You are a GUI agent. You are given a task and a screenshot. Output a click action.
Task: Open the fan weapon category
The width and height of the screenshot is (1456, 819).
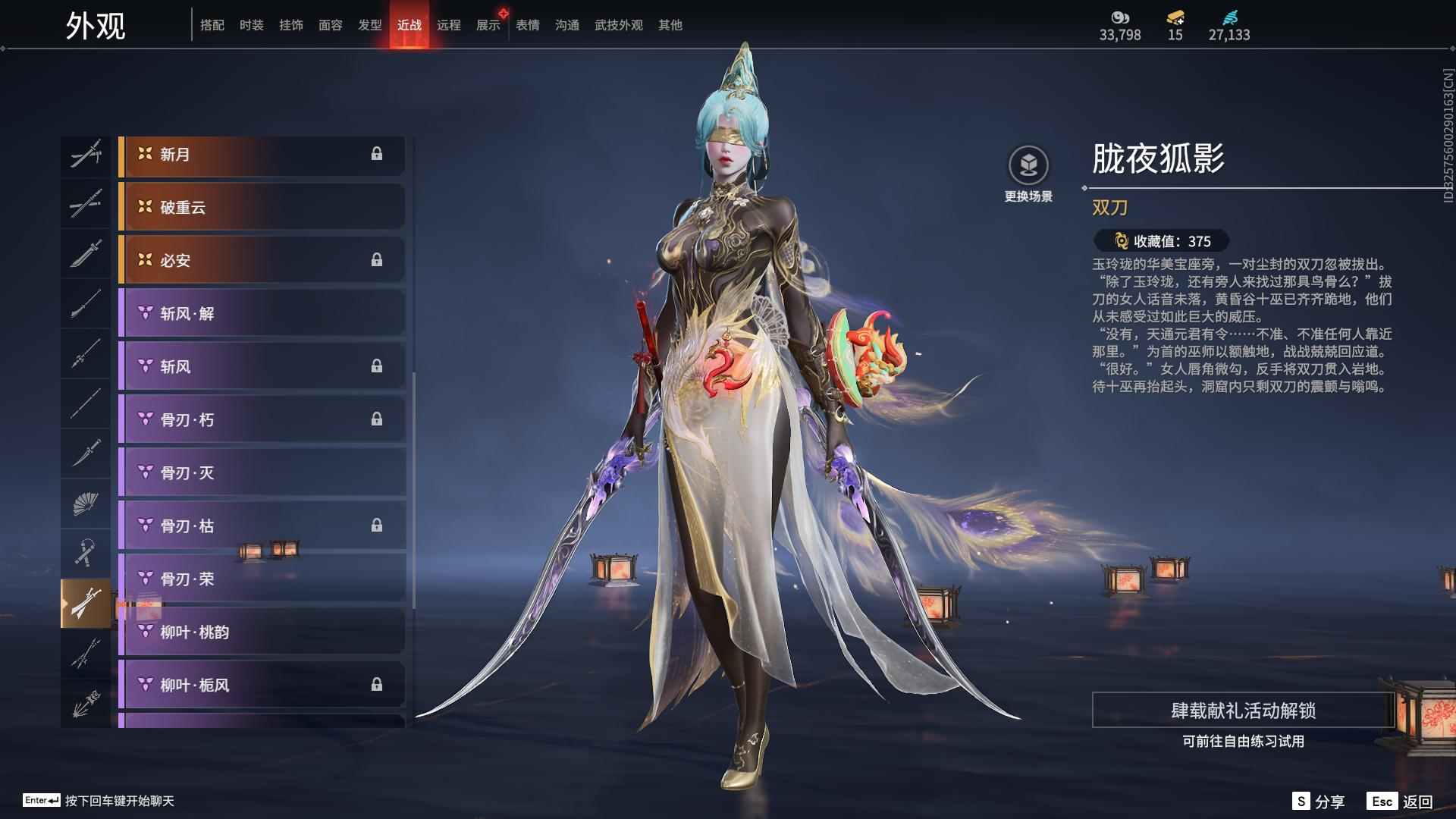point(86,500)
